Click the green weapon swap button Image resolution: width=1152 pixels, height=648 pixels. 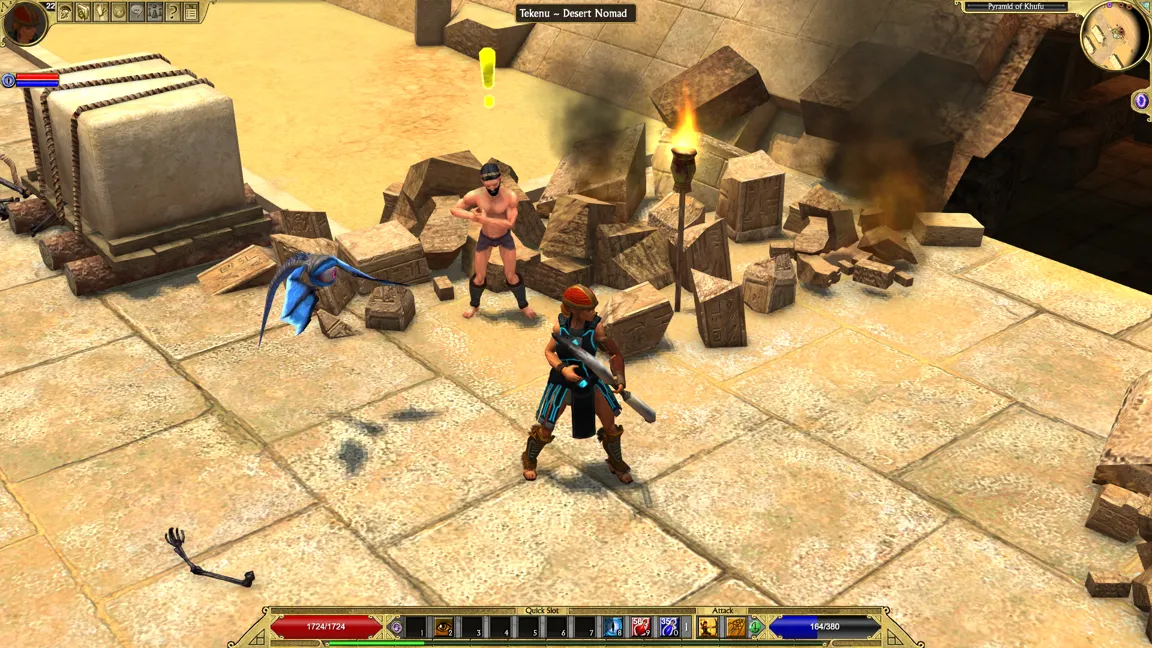[x=757, y=627]
